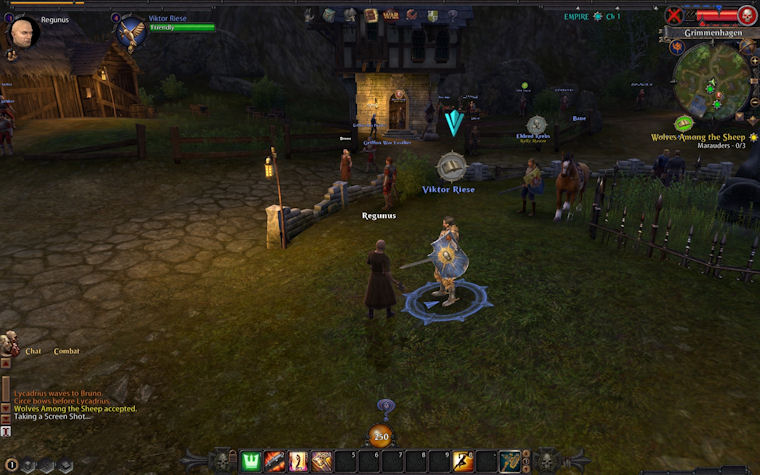Use the ability in the last hotbar slot
This screenshot has height=475, width=760.
point(510,461)
